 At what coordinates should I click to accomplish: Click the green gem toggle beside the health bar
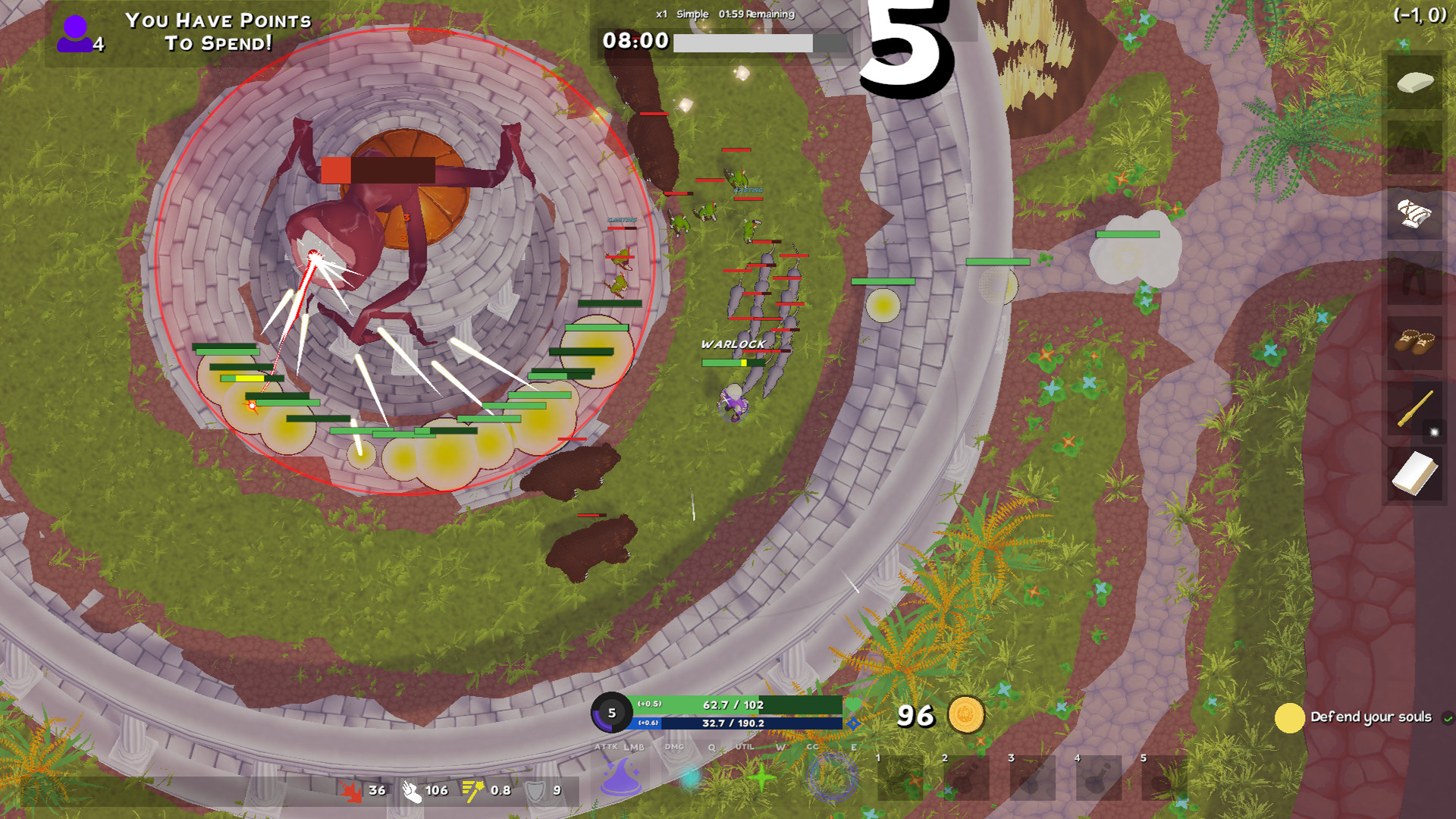click(x=854, y=705)
